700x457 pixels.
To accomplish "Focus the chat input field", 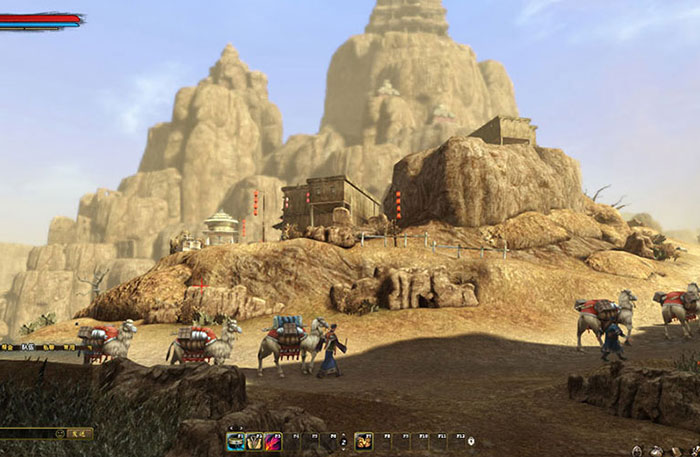I will tap(25, 434).
